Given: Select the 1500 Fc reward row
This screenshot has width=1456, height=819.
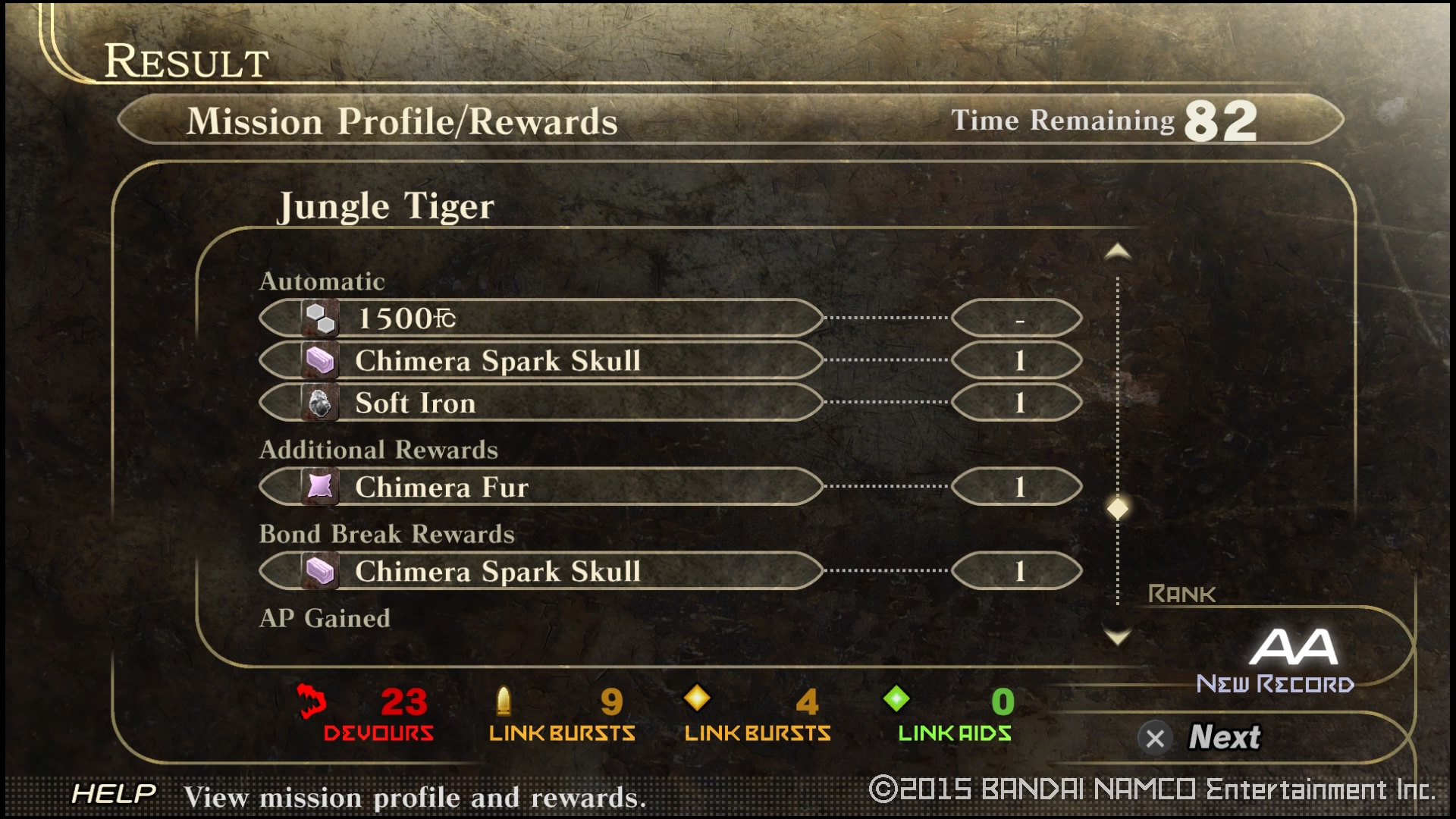Looking at the screenshot, I should pyautogui.click(x=541, y=318).
